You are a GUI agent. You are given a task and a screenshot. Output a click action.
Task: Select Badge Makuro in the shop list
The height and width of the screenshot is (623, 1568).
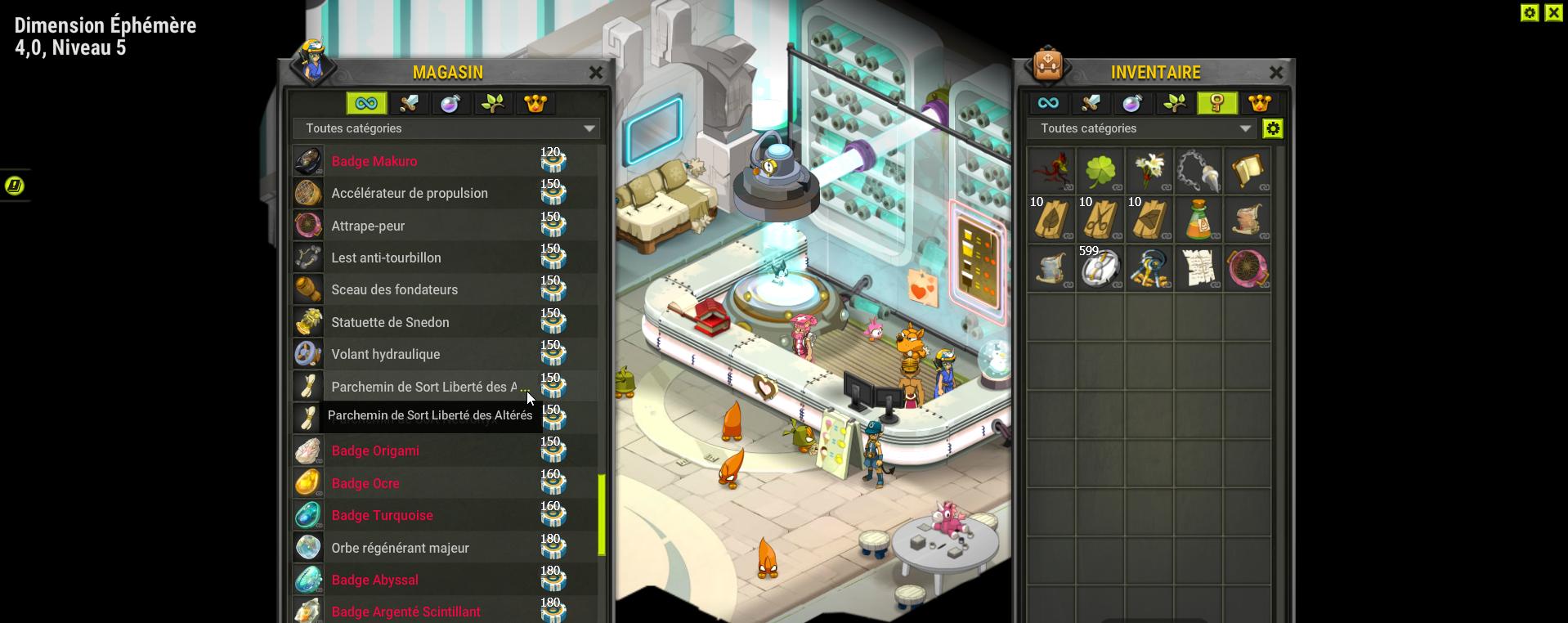[374, 161]
